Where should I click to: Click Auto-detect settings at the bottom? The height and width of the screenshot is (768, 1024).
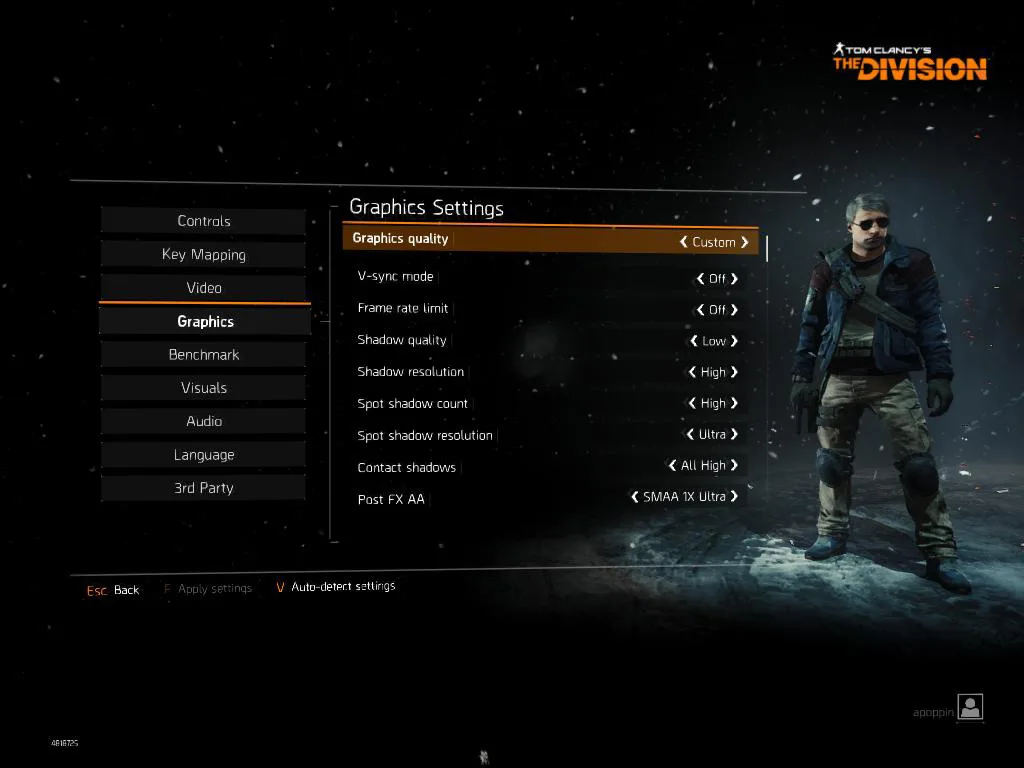[342, 586]
